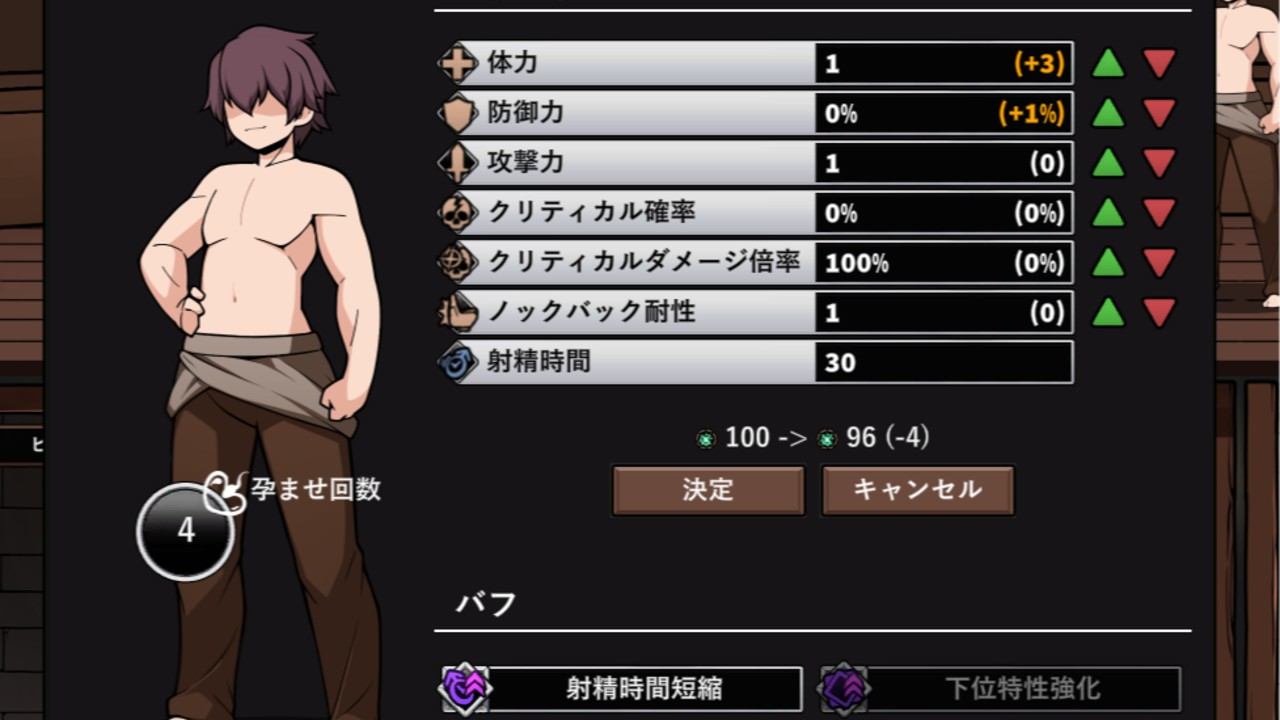1280x720 pixels.
Task: Raise クリティカル確率 with its green arrow
Action: [x=1108, y=213]
